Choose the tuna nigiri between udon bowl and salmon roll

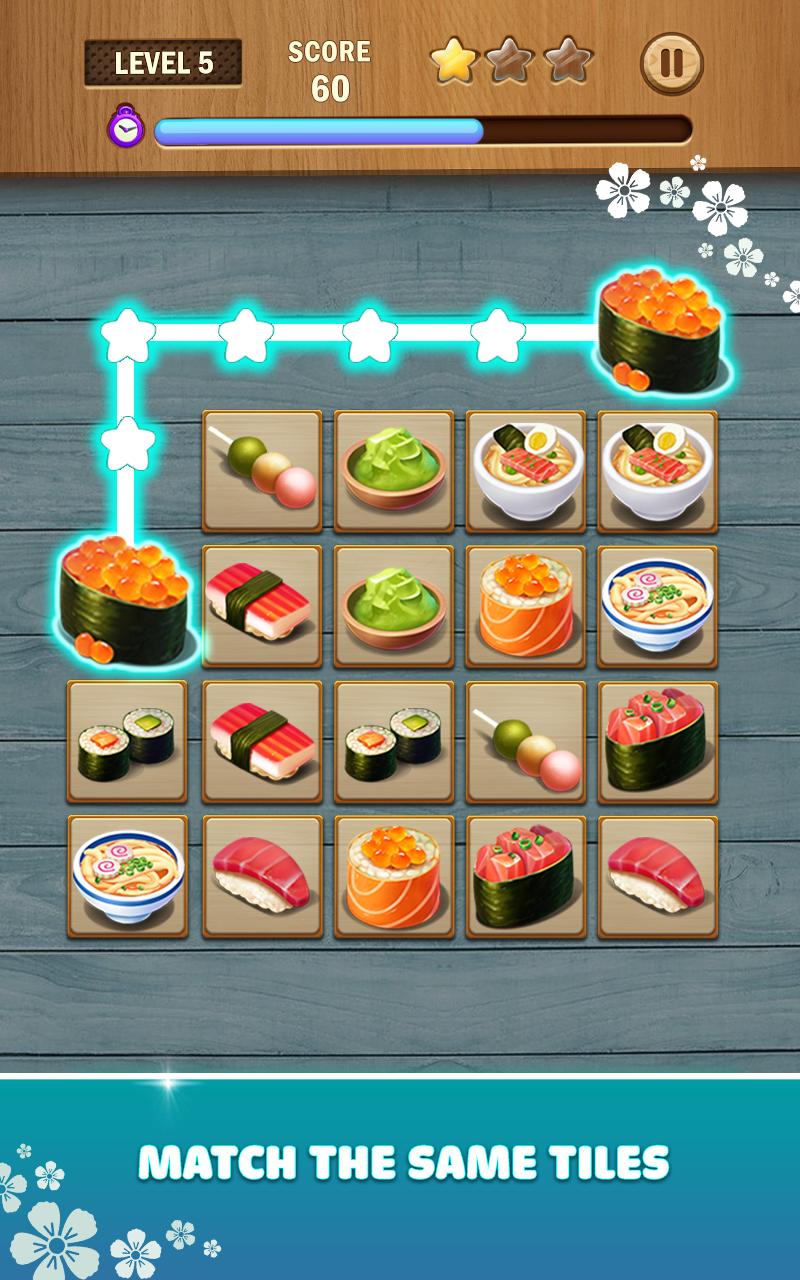(262, 876)
